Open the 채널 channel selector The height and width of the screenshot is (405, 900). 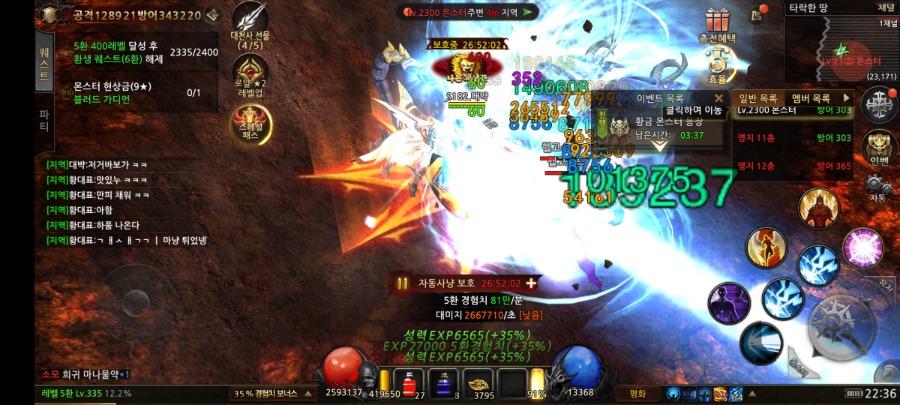[x=884, y=7]
